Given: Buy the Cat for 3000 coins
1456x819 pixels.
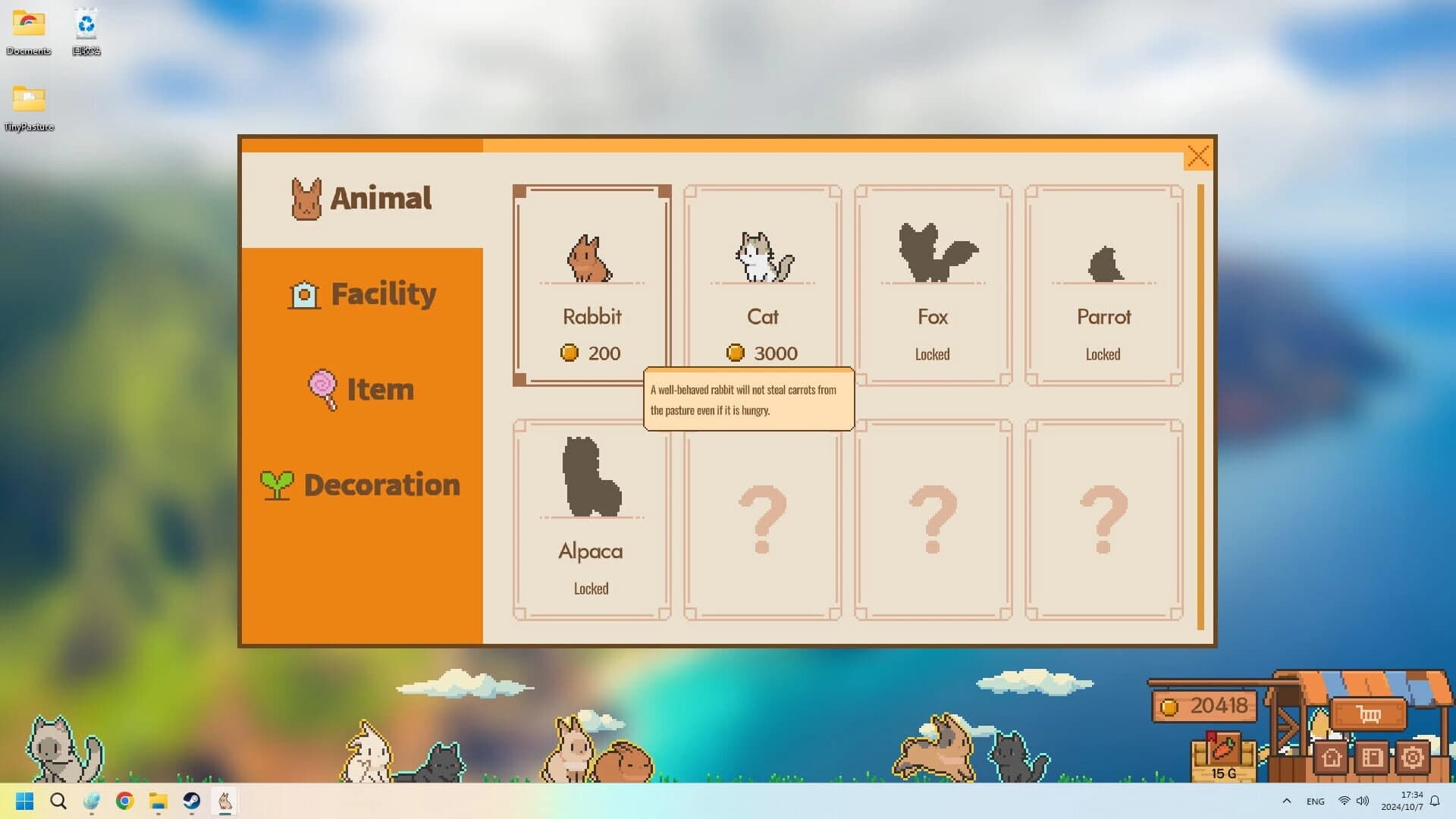Looking at the screenshot, I should pos(762,265).
